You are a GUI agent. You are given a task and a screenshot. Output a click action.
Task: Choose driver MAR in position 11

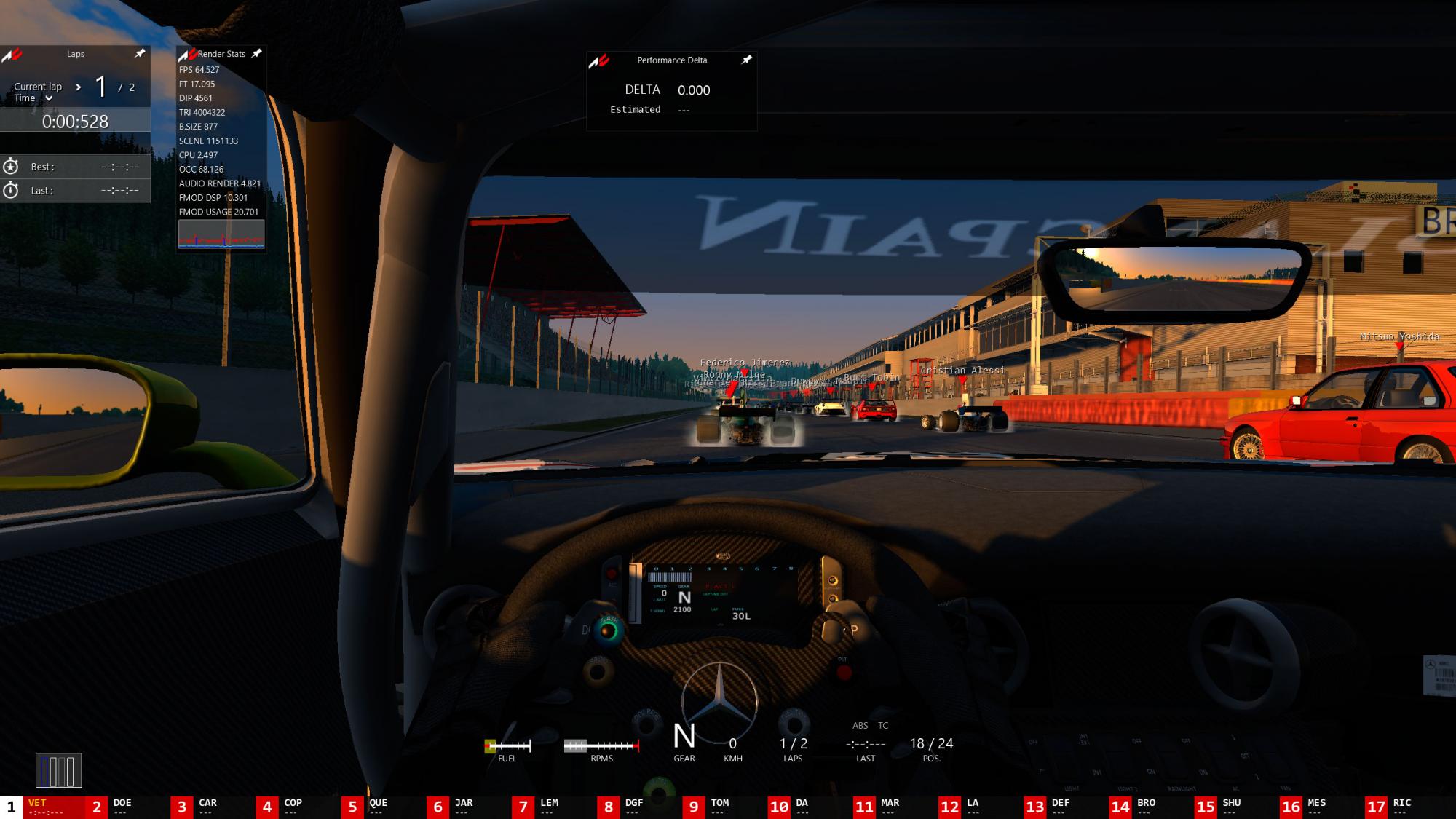890,807
